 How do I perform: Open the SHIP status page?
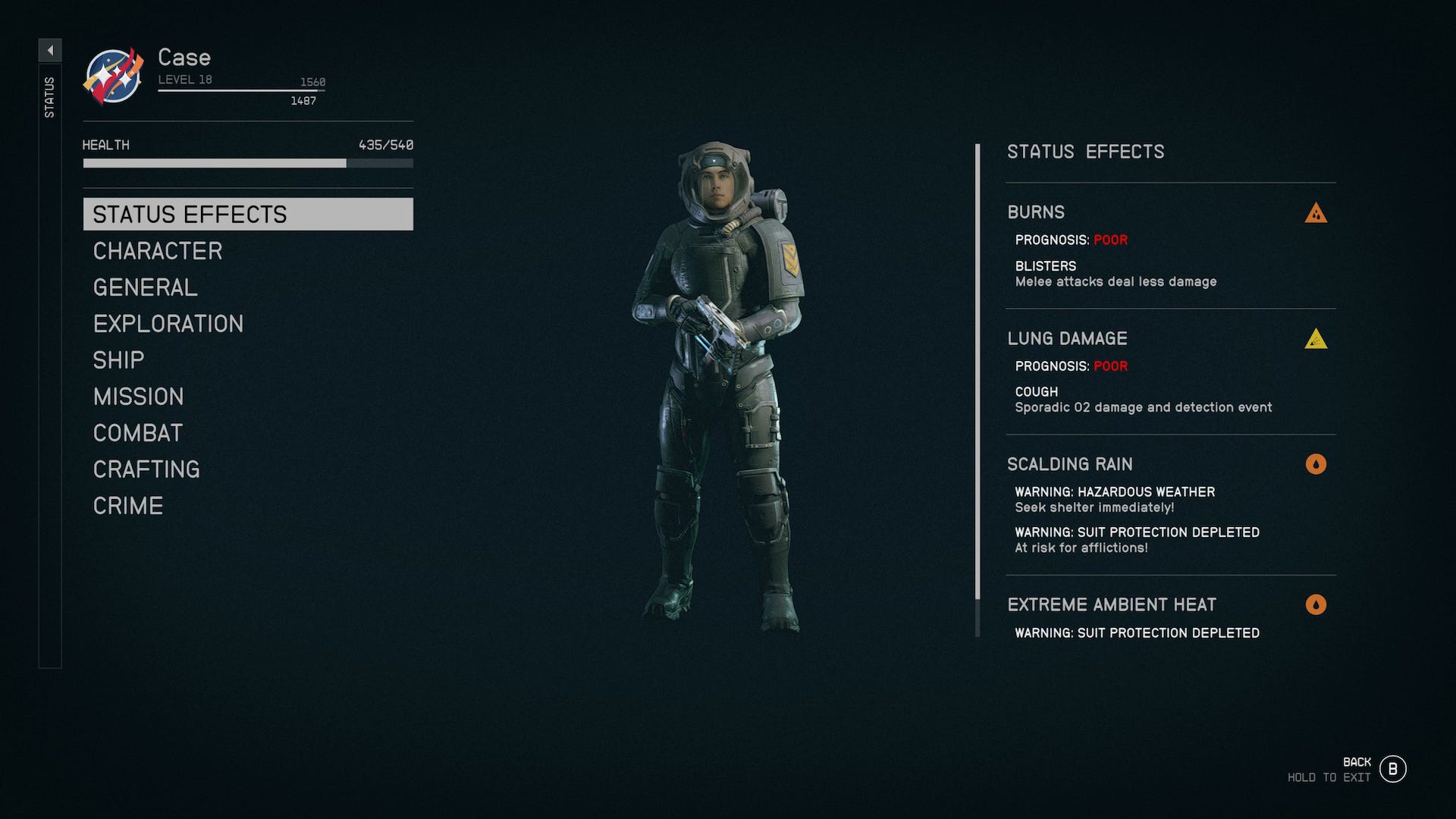coord(118,359)
